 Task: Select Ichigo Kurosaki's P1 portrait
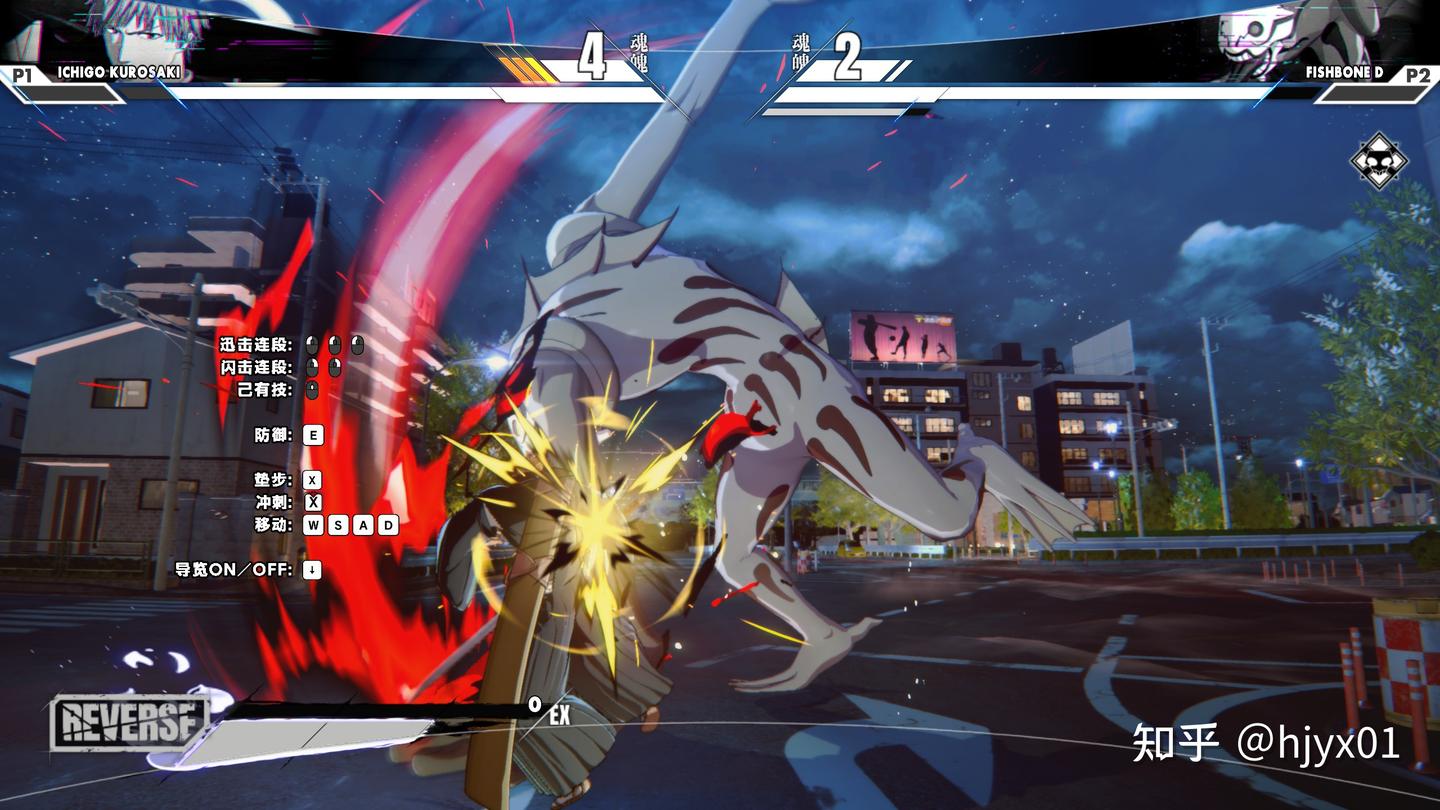click(x=150, y=30)
